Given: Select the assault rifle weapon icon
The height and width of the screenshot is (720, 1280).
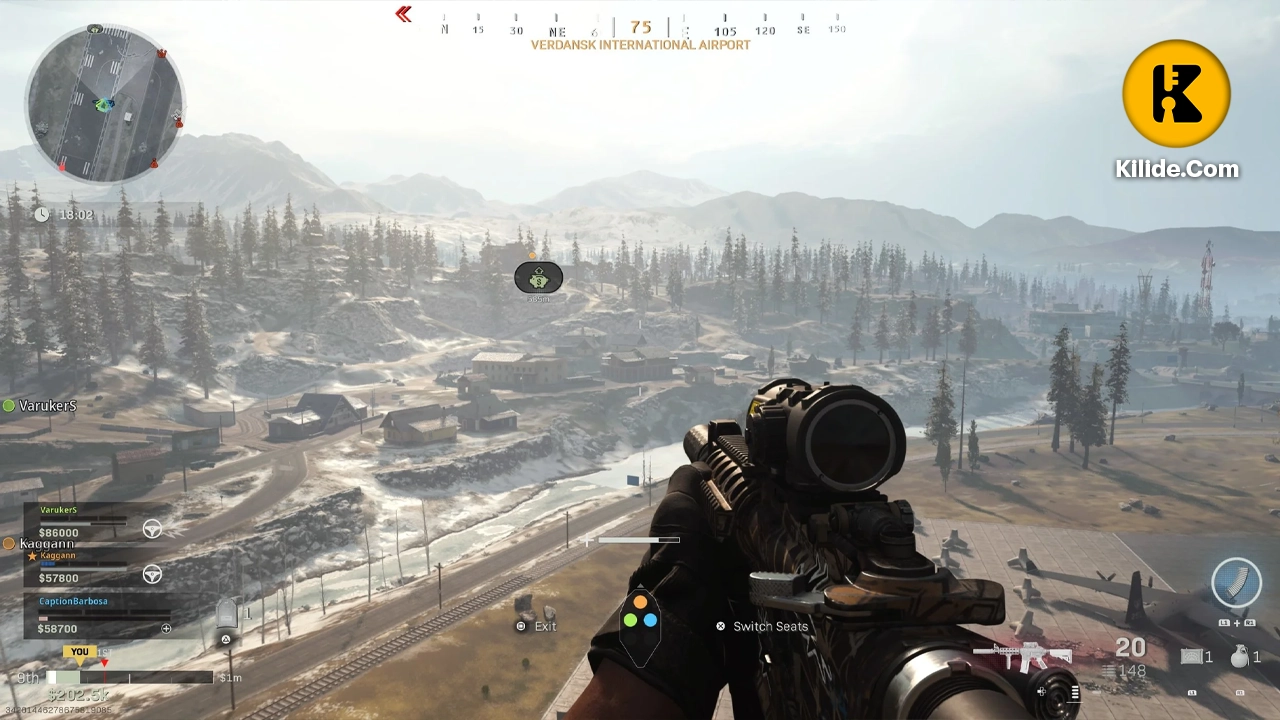Looking at the screenshot, I should 1030,655.
